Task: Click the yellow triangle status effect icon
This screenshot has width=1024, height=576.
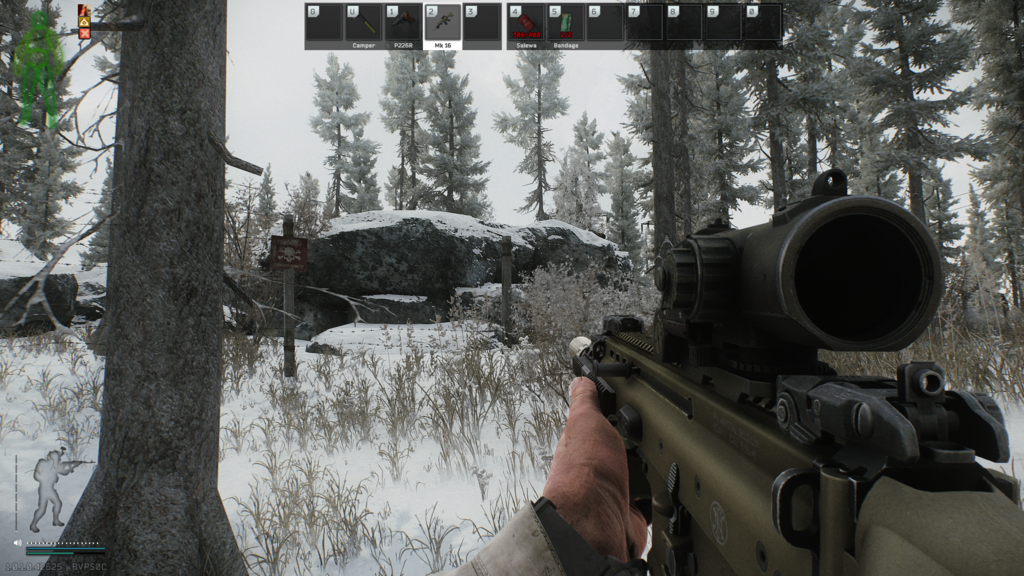Action: (85, 21)
